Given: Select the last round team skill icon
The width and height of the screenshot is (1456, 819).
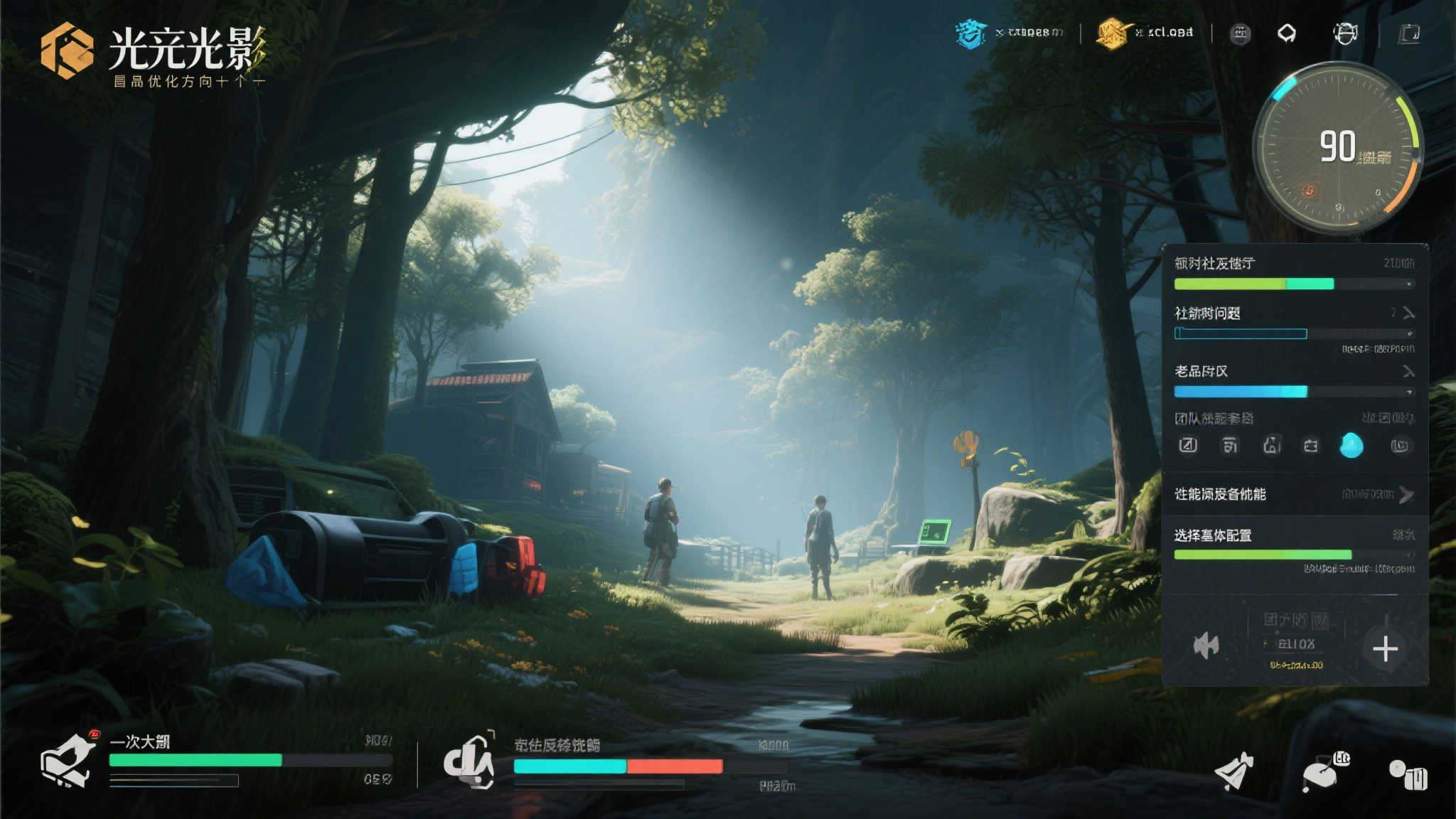Looking at the screenshot, I should [x=1400, y=446].
